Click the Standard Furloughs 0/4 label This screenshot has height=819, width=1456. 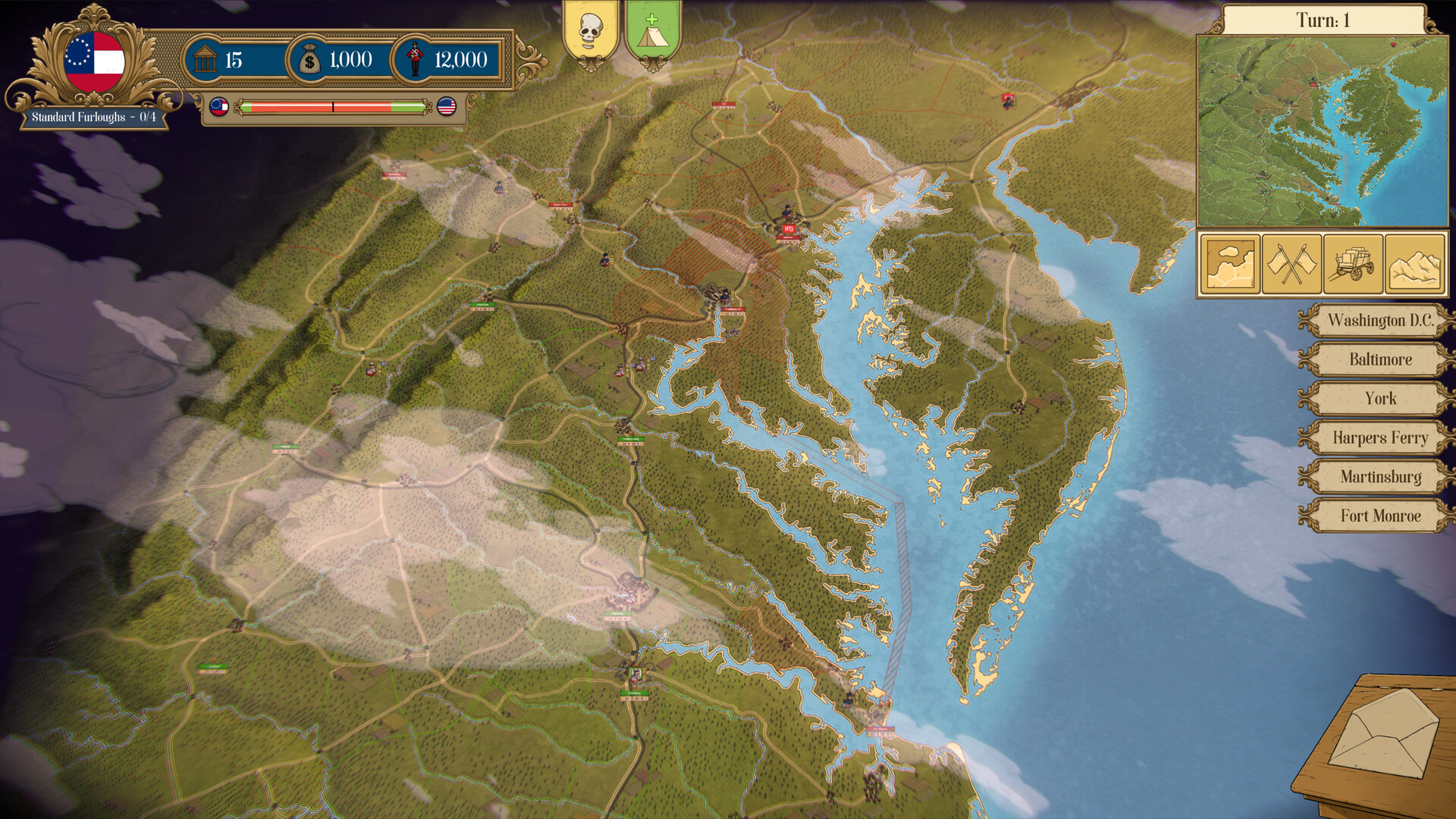tap(93, 118)
